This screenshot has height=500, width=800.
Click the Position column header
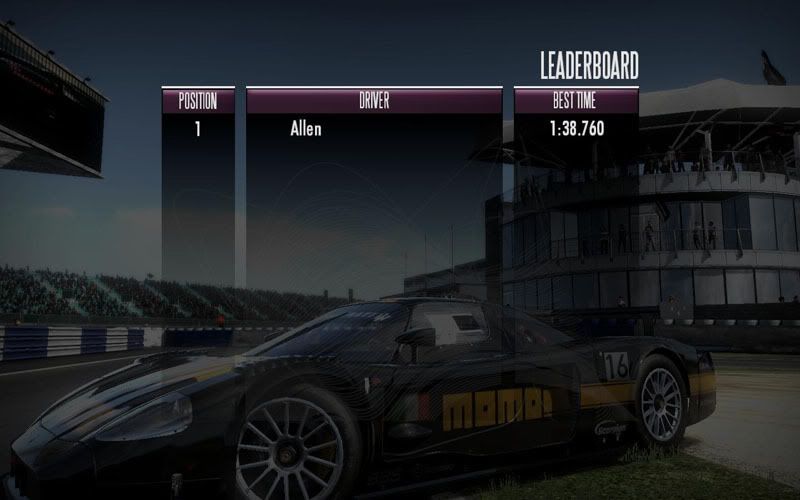coord(198,100)
